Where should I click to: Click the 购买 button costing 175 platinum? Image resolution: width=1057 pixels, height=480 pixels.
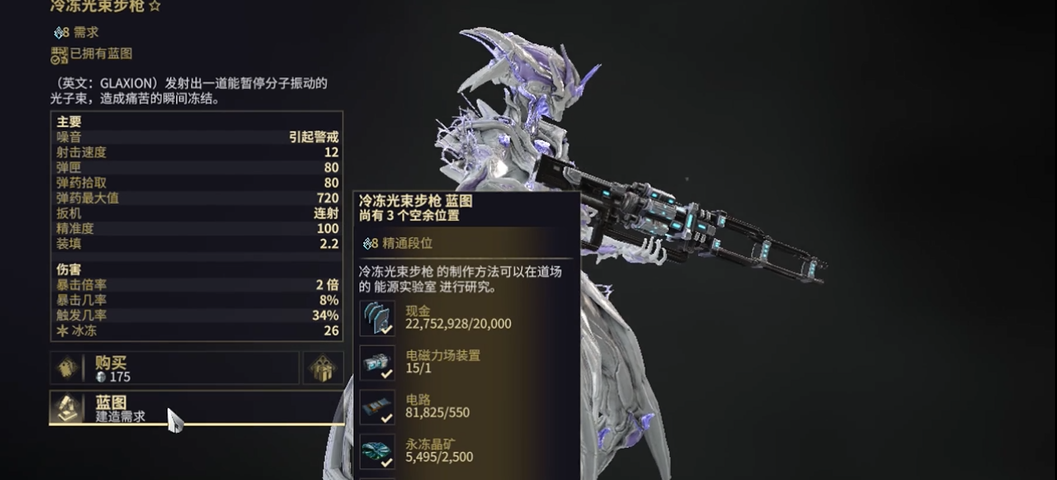click(175, 368)
